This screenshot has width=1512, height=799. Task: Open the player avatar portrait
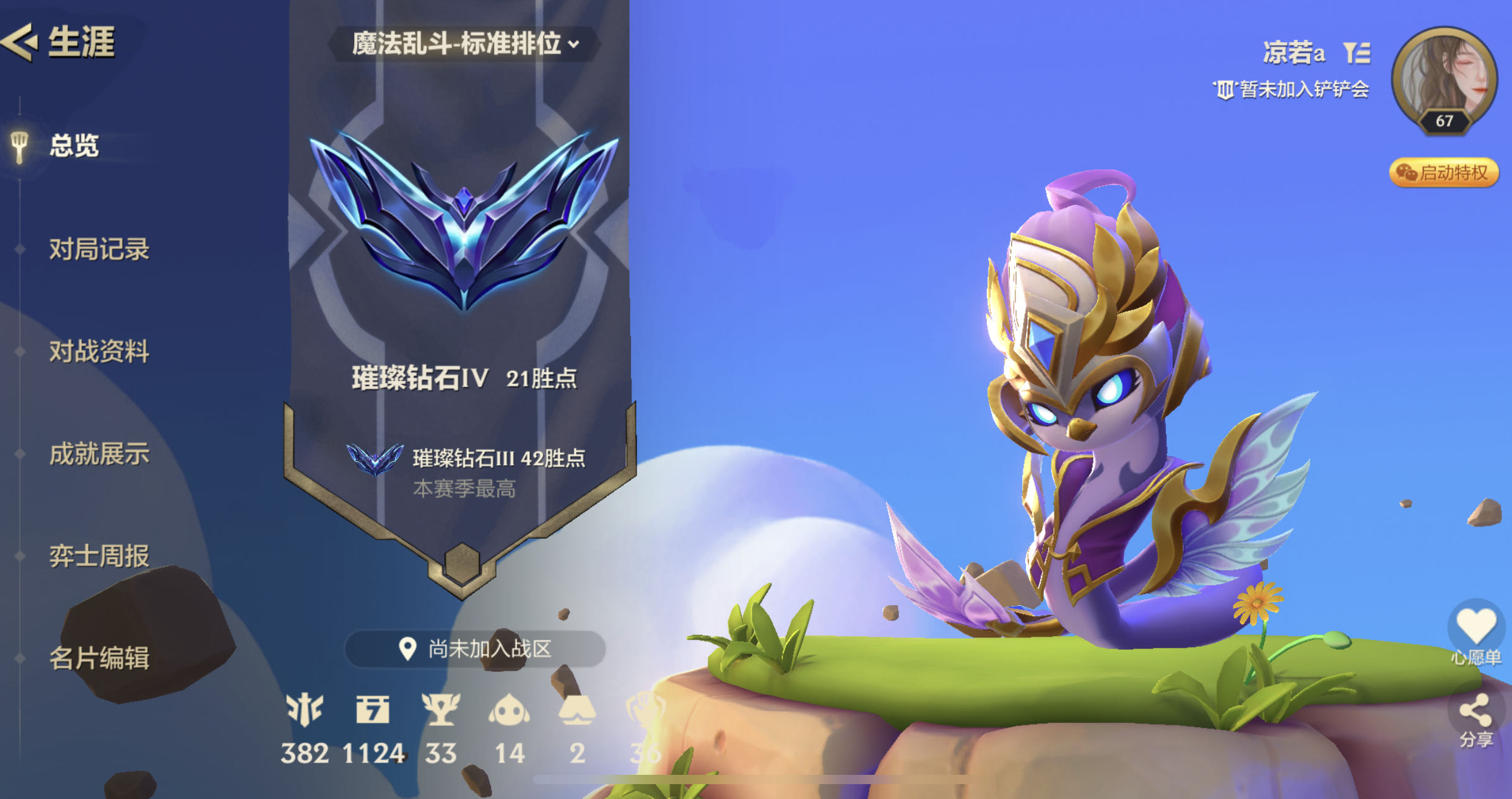(x=1444, y=79)
